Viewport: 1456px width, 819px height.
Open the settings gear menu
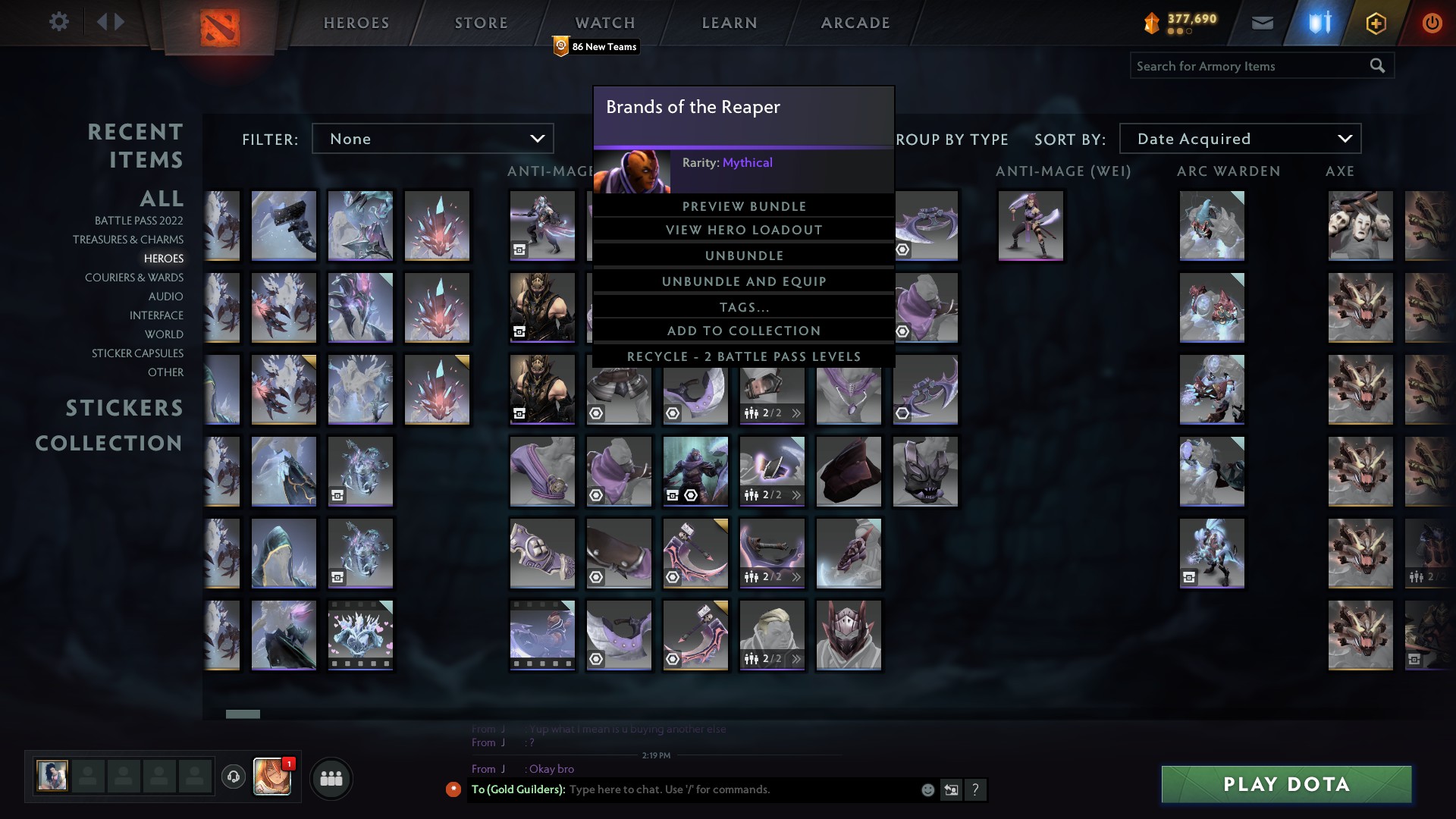point(58,21)
